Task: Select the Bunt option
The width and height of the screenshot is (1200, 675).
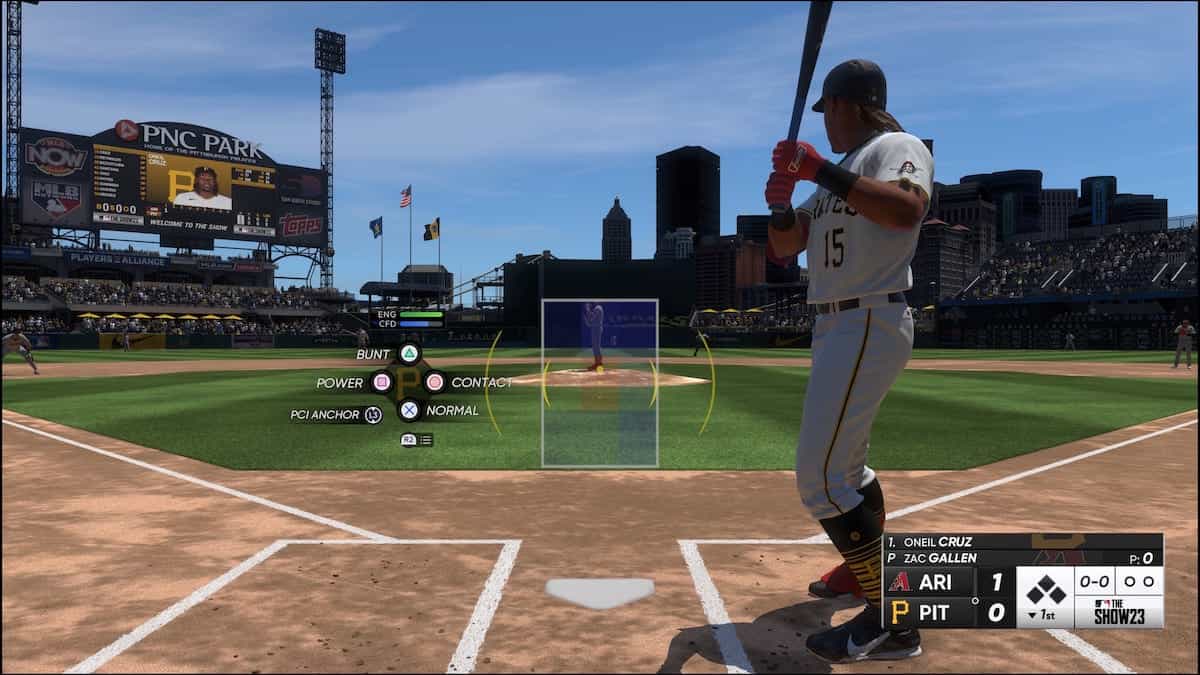Action: point(409,353)
